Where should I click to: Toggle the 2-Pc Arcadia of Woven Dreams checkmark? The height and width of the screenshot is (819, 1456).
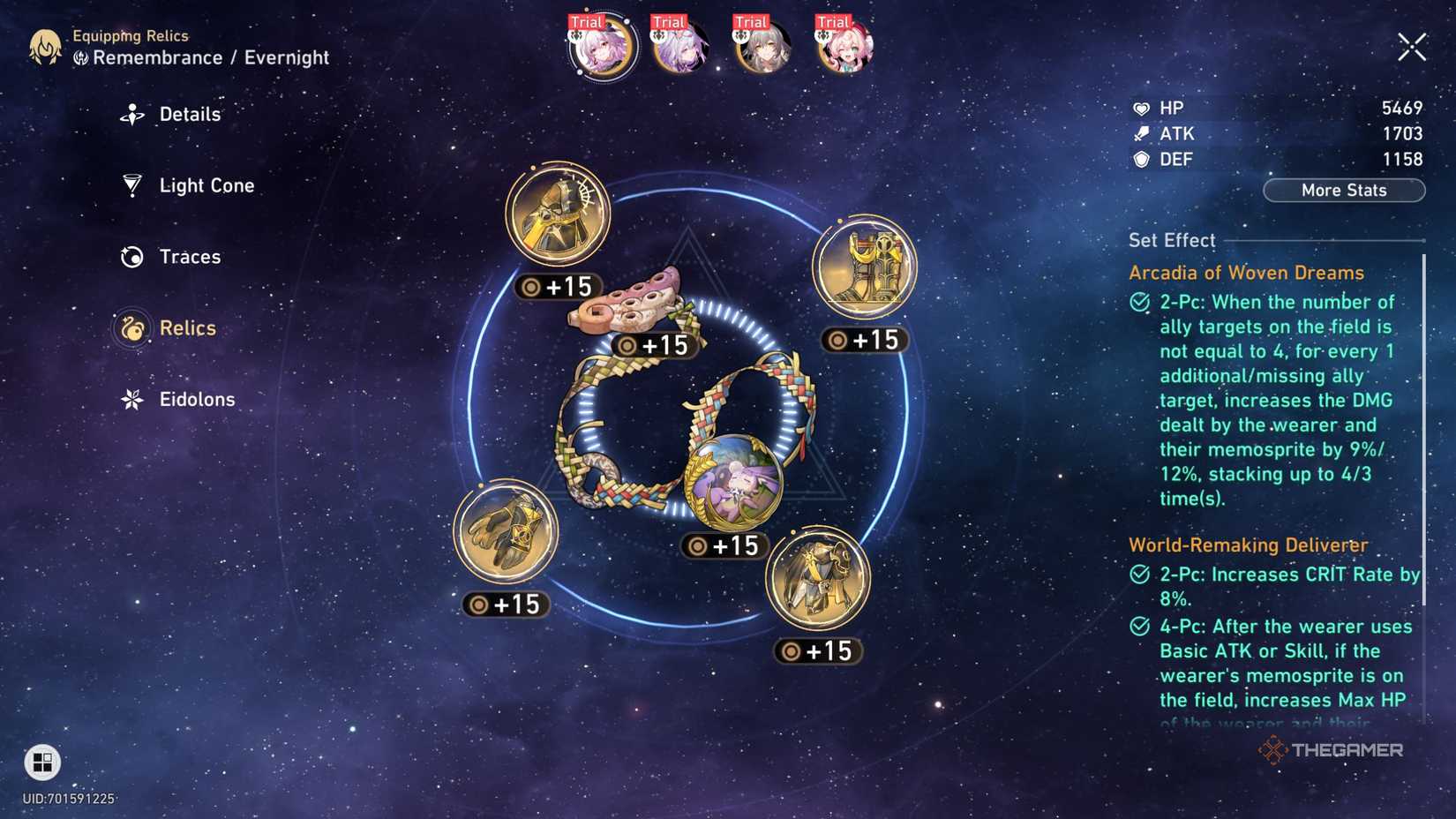[1138, 301]
